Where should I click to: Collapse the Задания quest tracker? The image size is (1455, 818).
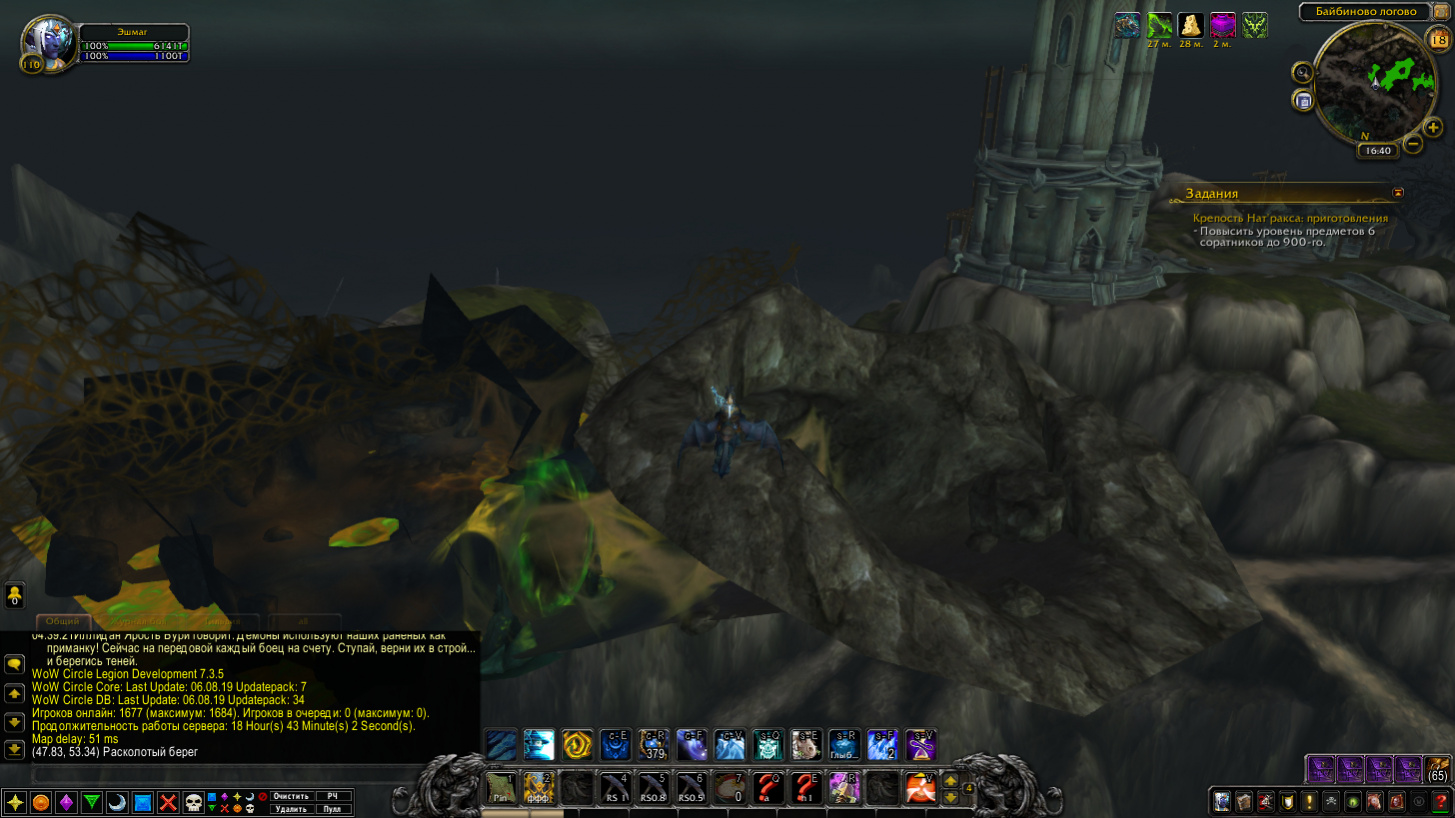(x=1398, y=193)
